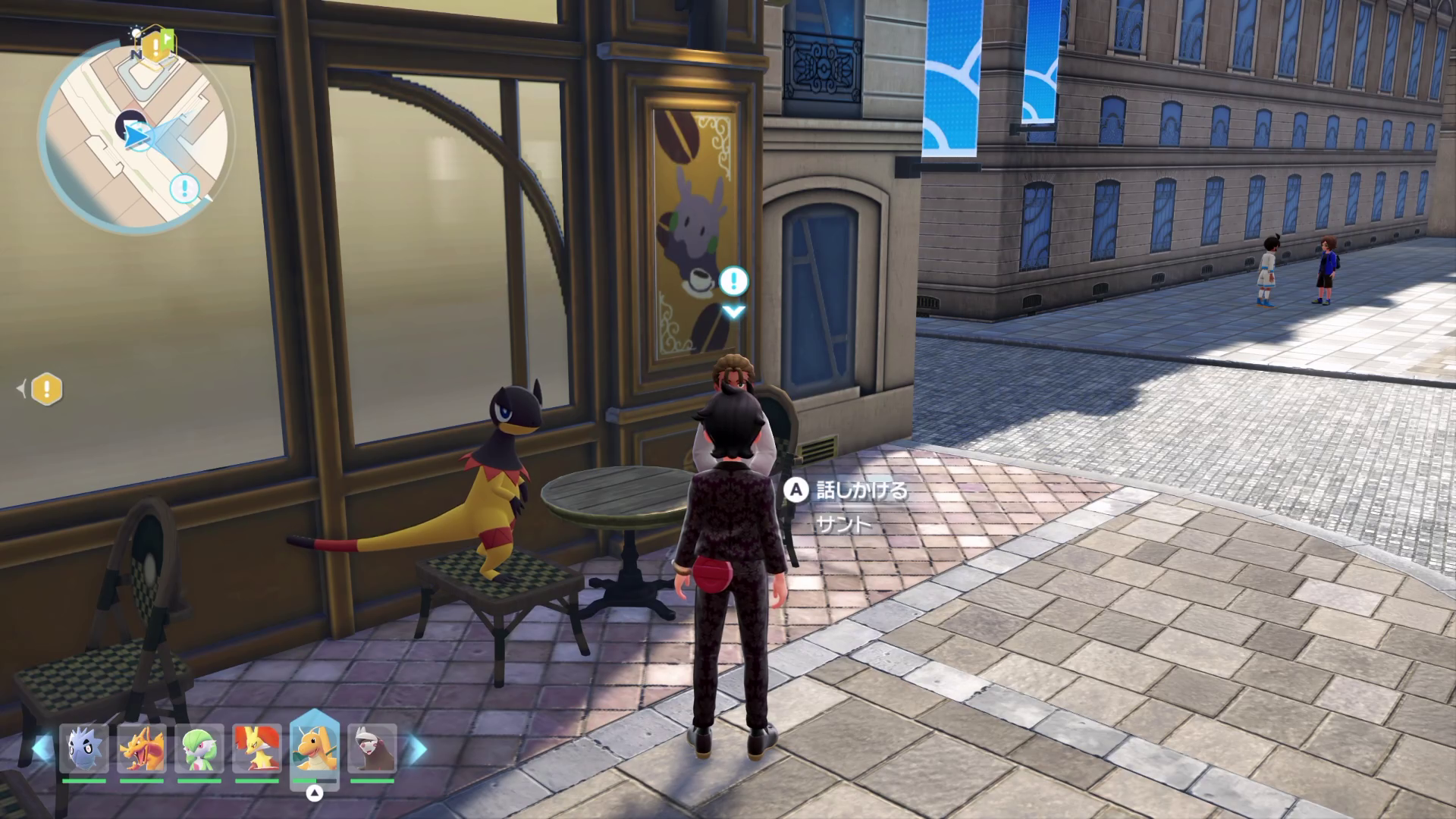
Task: Switch to Gardevoir in the party bar
Action: 199,749
